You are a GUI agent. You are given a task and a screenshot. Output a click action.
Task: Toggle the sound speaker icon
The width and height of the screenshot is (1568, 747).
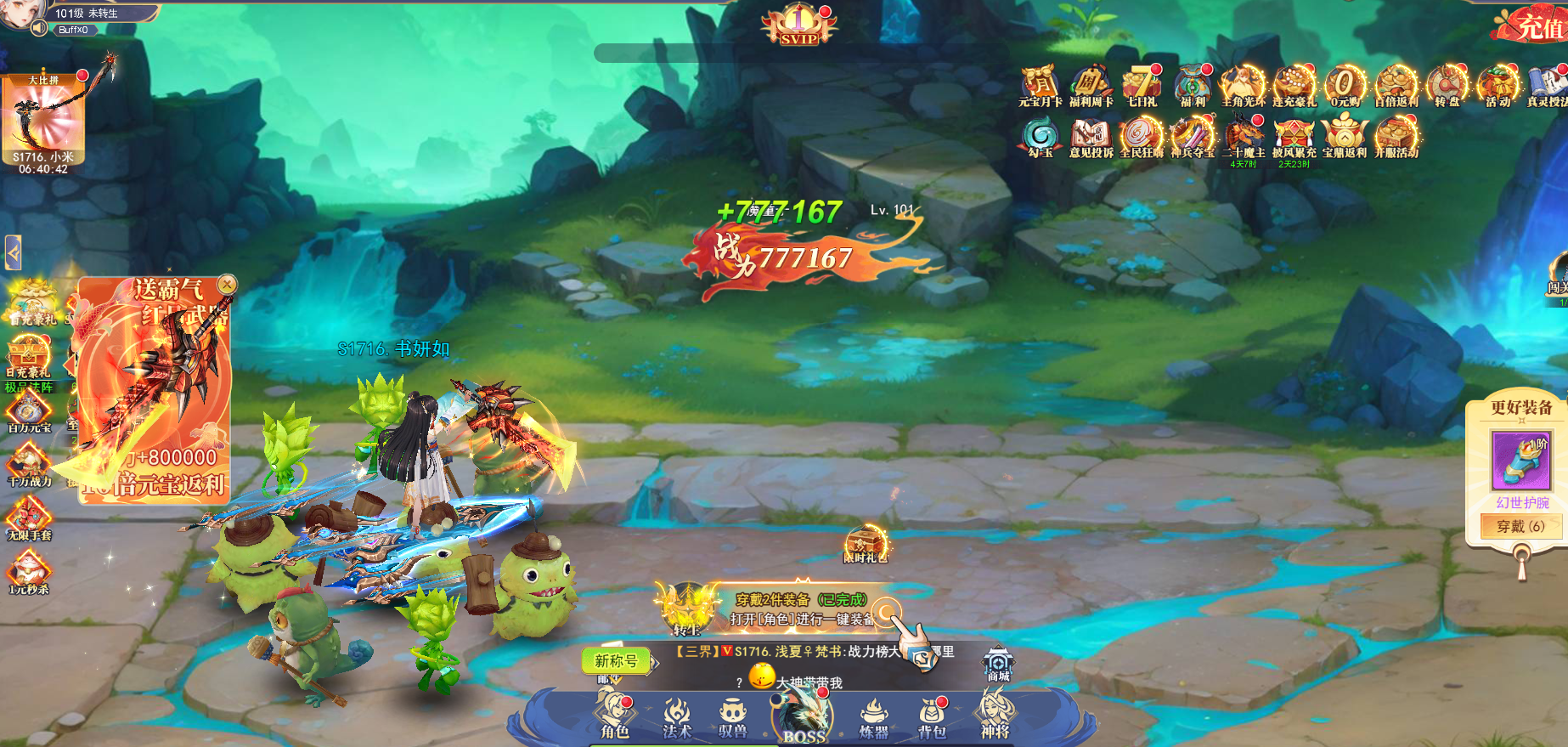(x=39, y=29)
